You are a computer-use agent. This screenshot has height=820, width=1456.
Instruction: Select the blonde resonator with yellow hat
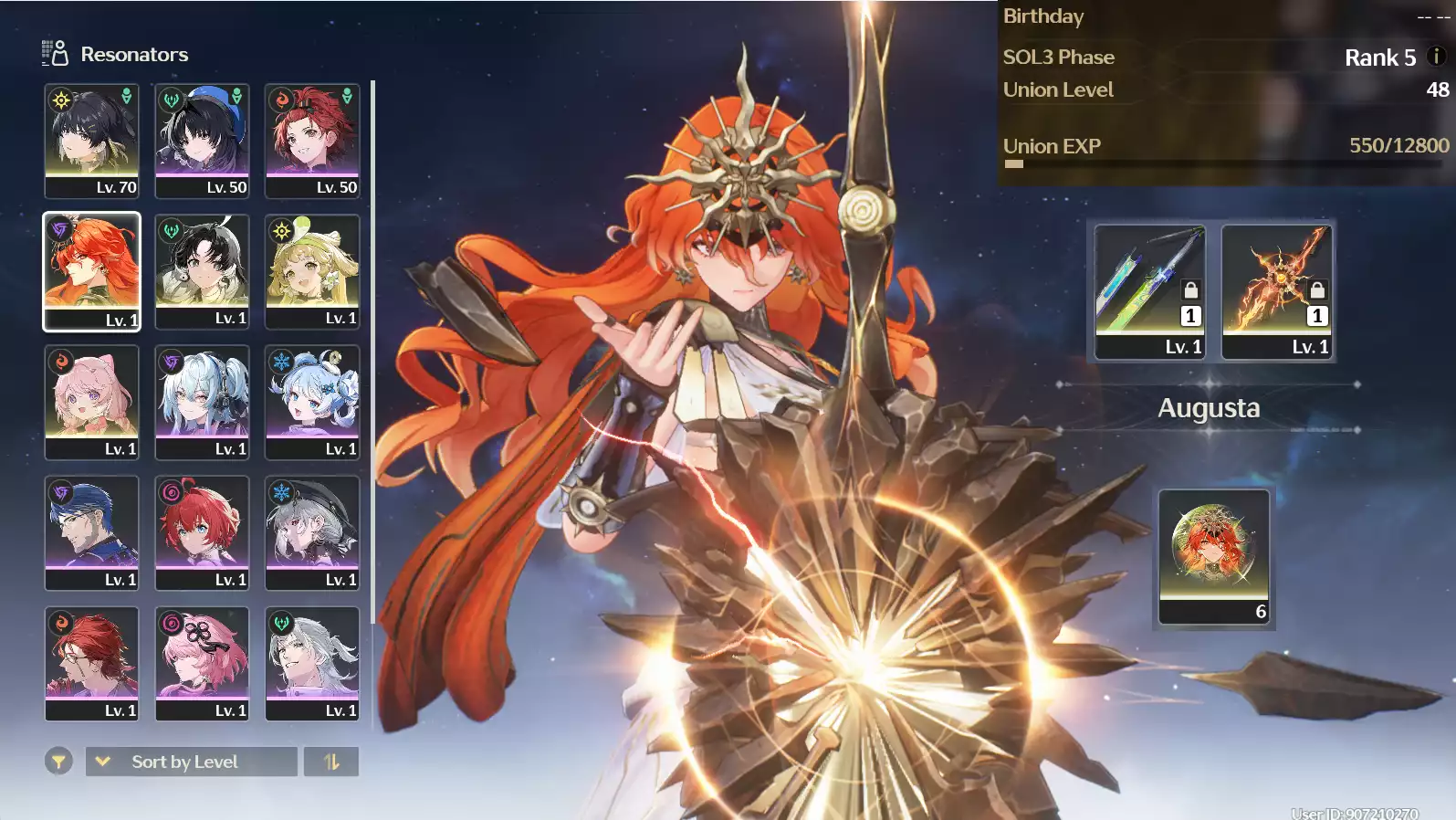coord(312,270)
